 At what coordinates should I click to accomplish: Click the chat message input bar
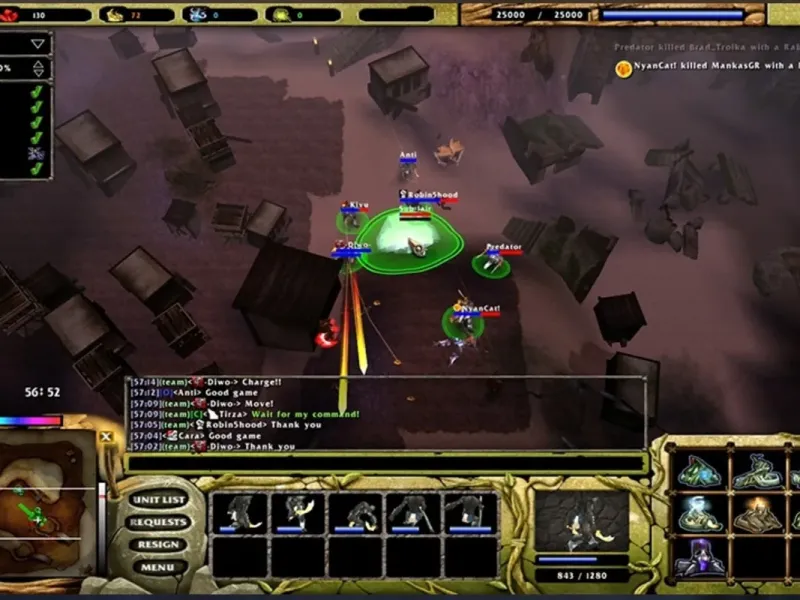(385, 462)
